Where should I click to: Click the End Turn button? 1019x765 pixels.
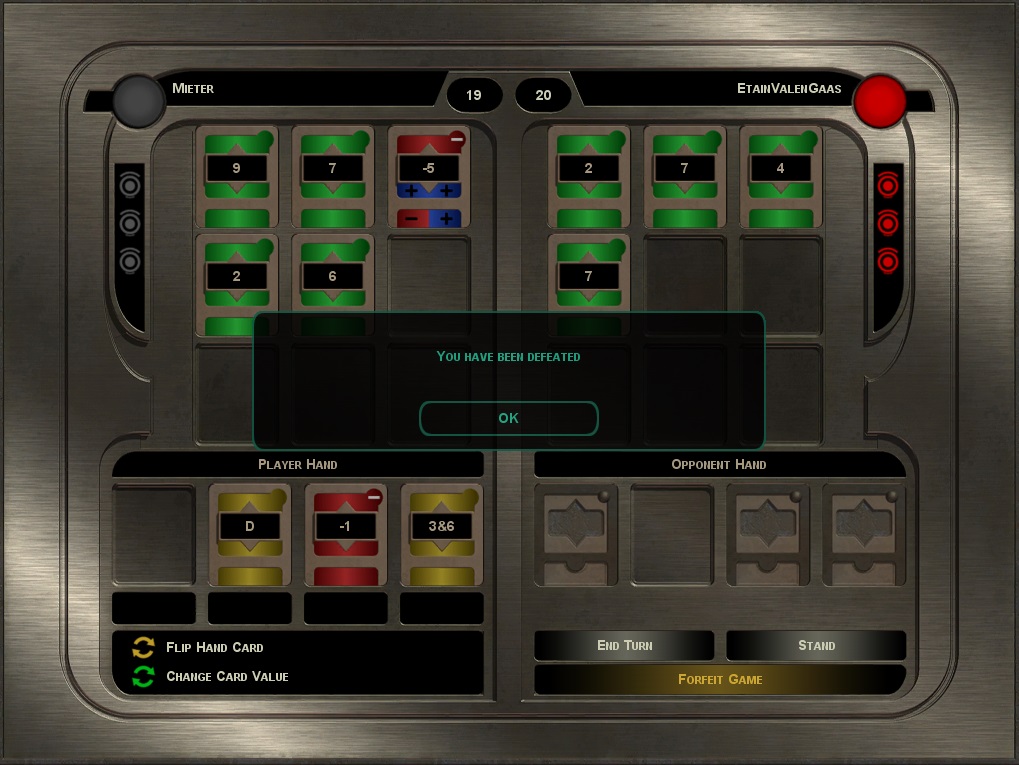[x=624, y=645]
